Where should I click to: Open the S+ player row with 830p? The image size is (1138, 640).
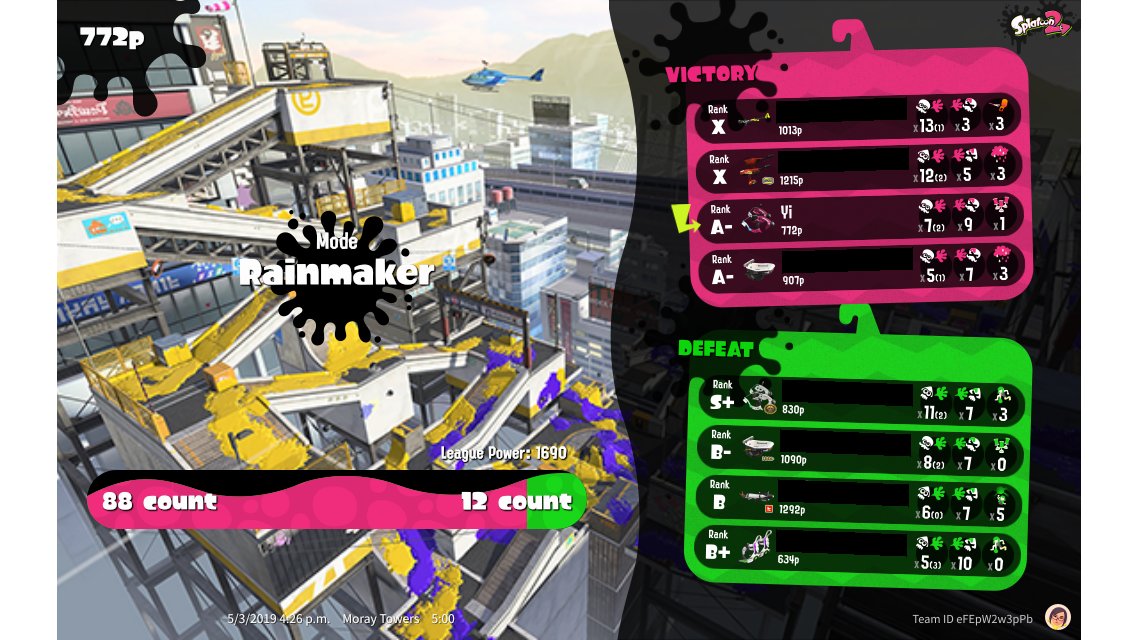tap(856, 399)
